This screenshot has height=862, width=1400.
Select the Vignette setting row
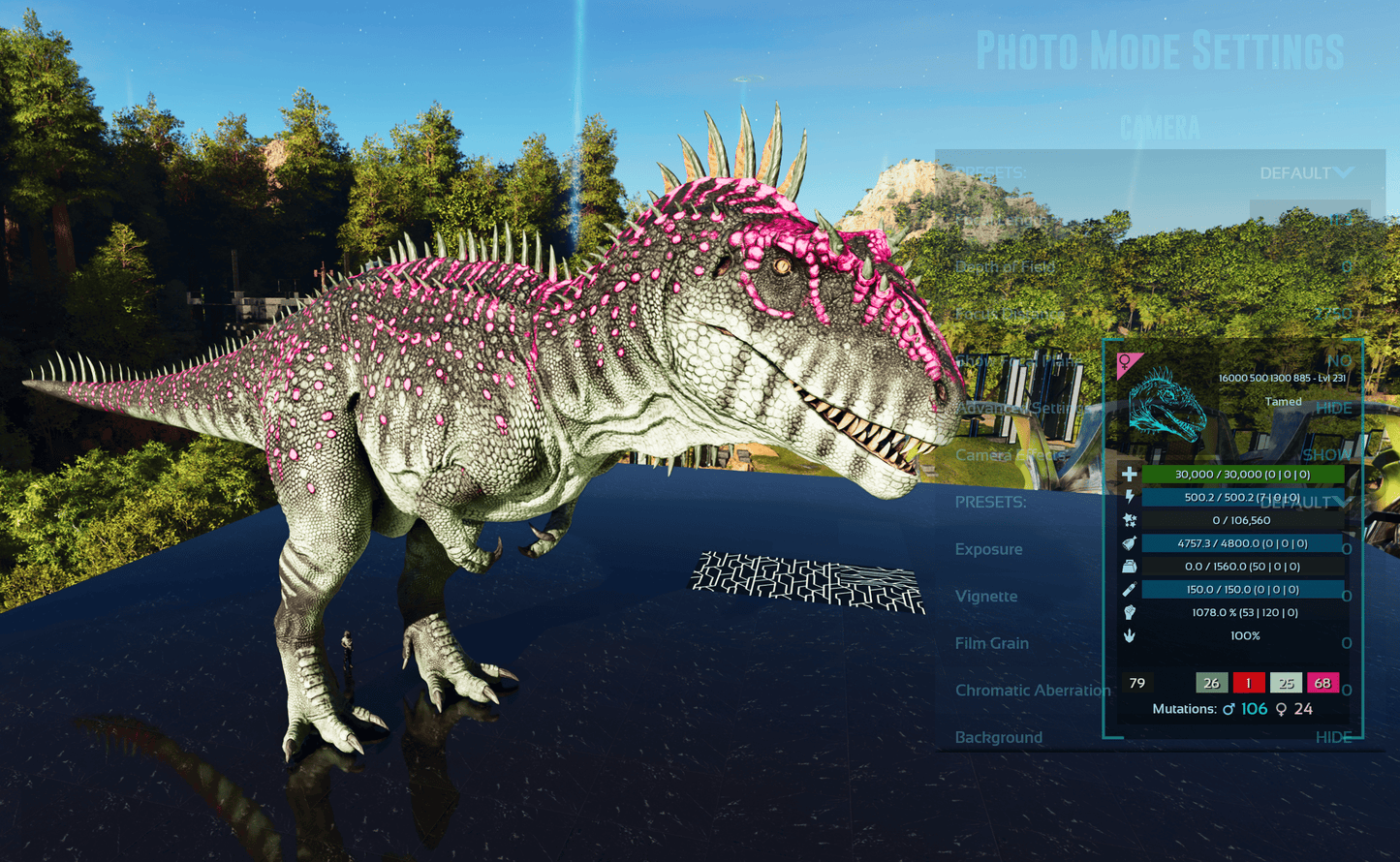[986, 597]
